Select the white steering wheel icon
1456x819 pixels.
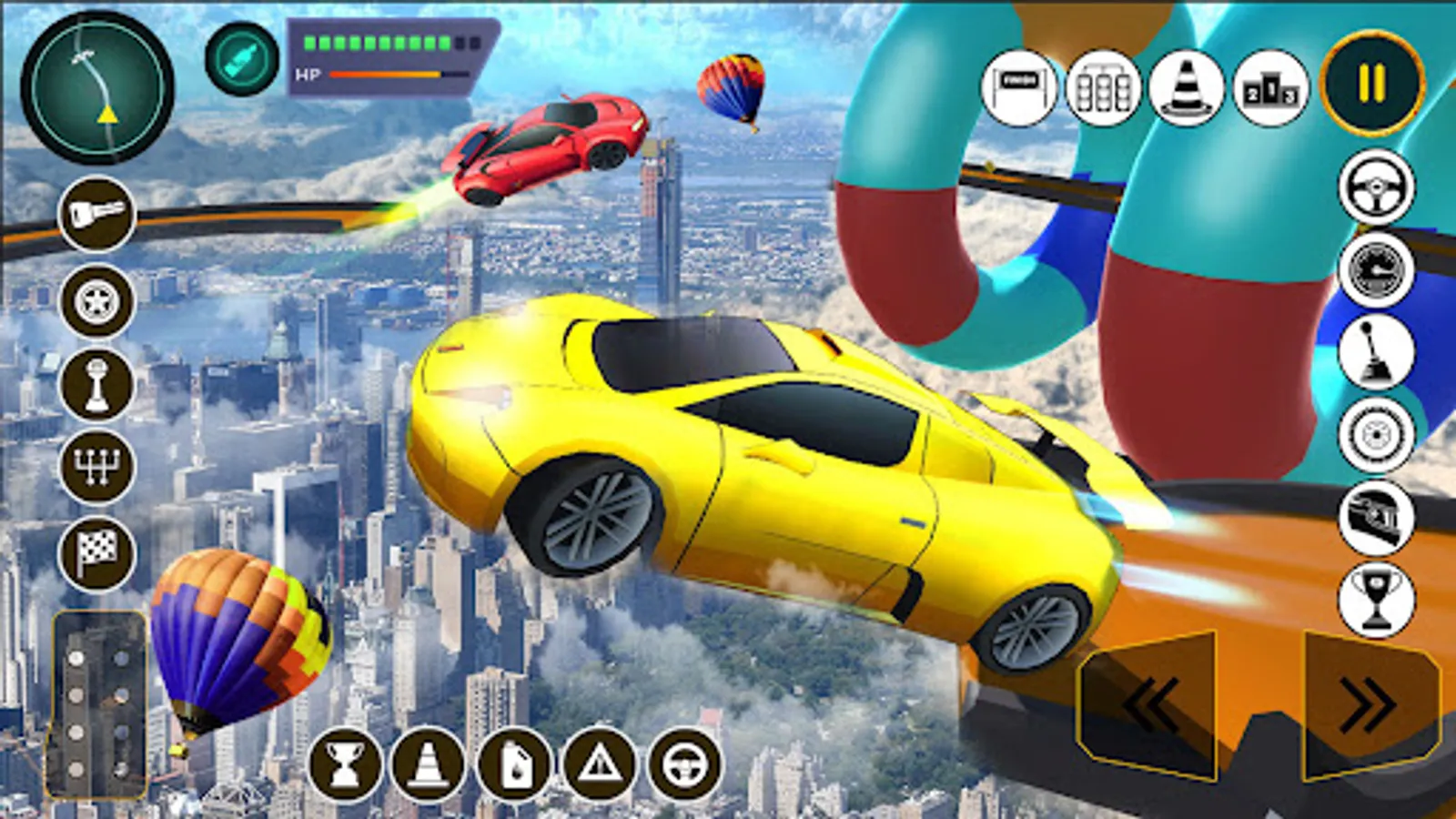[x=1376, y=187]
